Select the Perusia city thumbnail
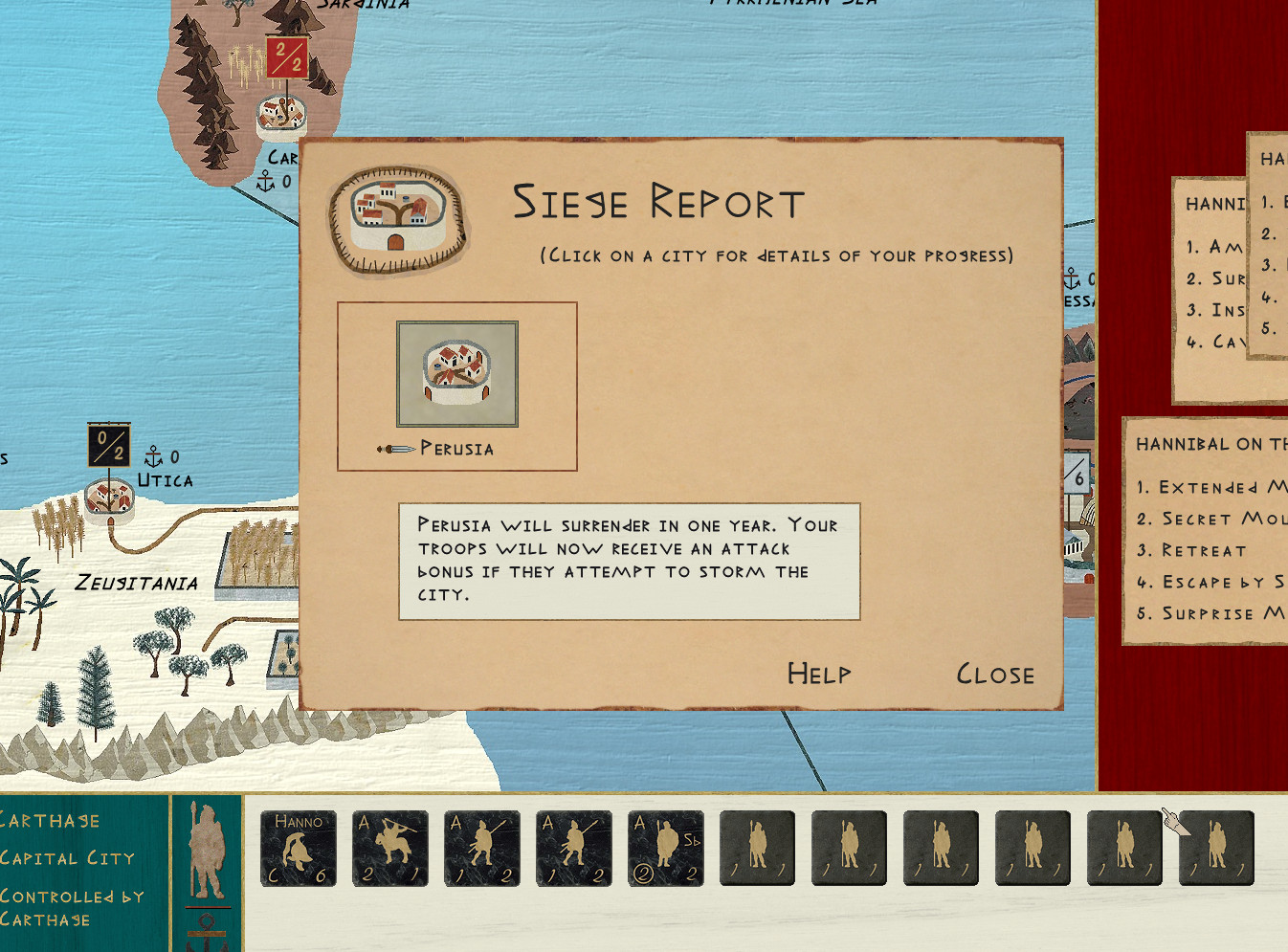The width and height of the screenshot is (1288, 952). tap(457, 374)
